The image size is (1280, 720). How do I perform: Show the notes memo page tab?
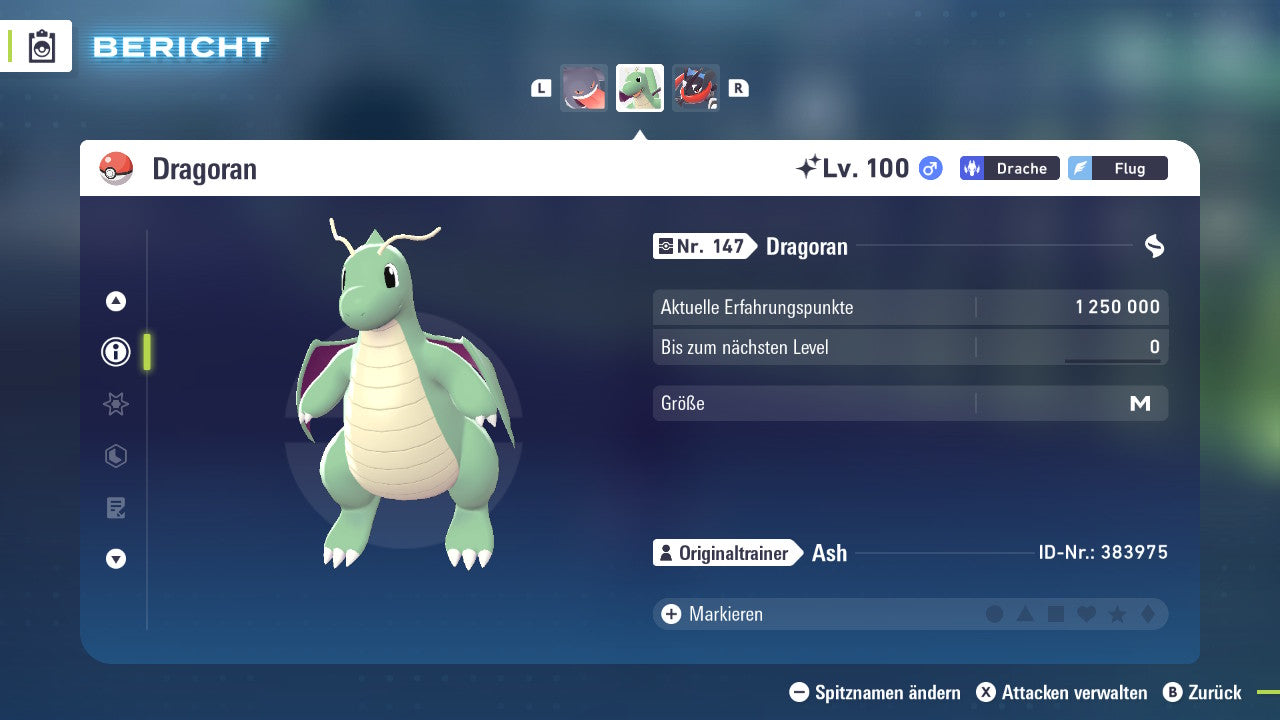(x=116, y=508)
